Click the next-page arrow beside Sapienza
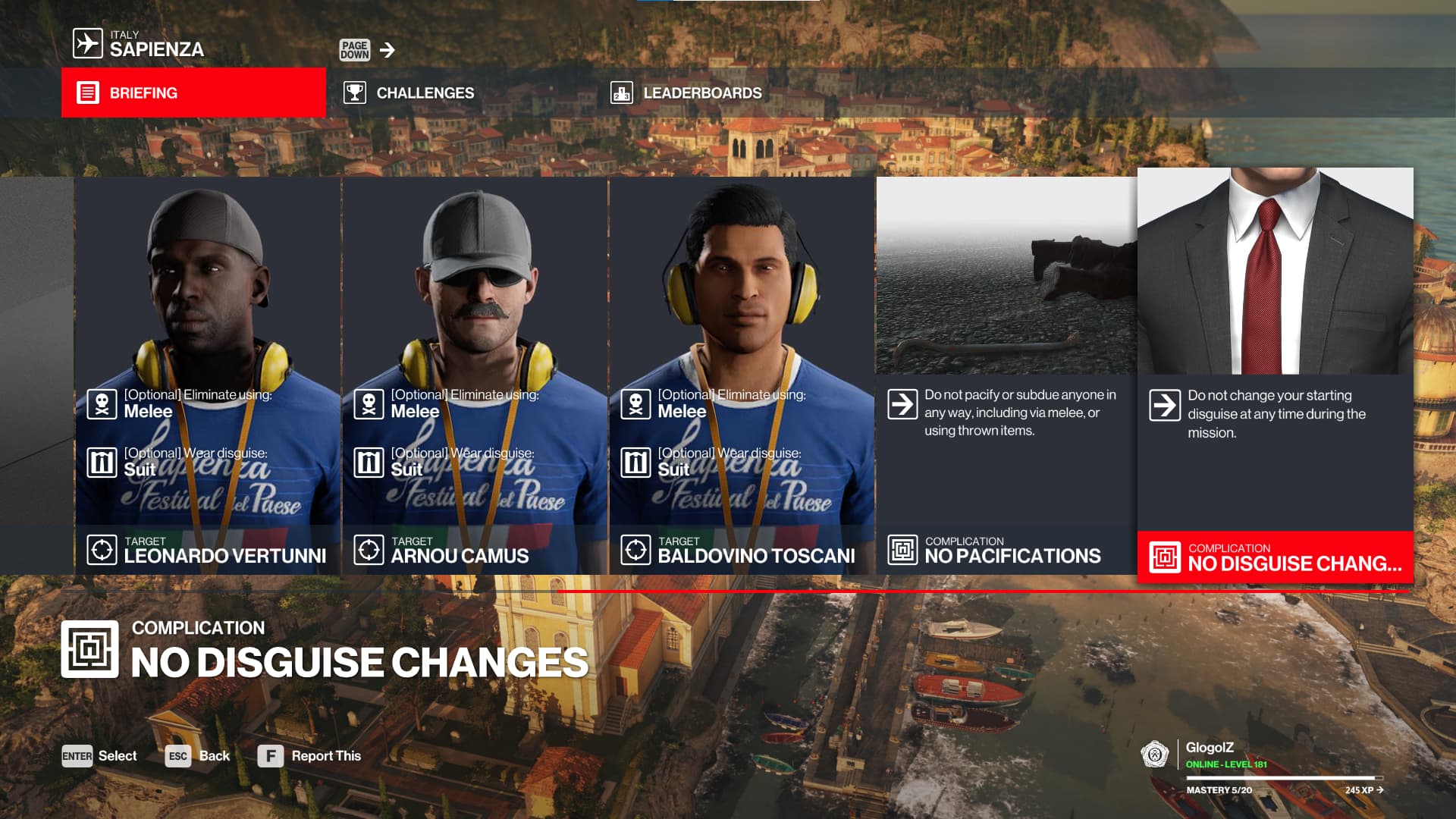Screen dimensions: 1456x819 click(388, 50)
